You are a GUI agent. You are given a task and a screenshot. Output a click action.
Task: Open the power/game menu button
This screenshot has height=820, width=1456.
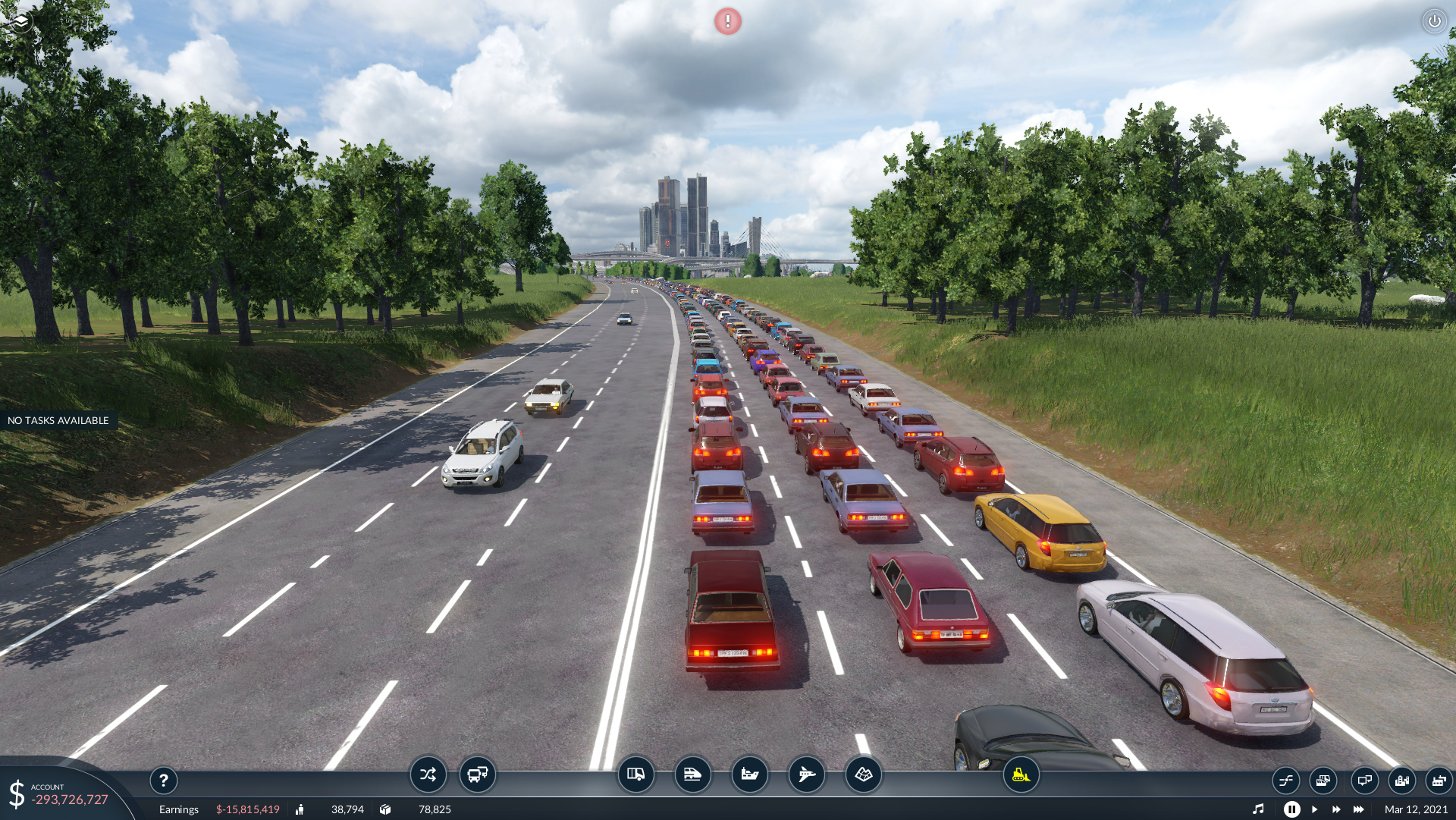point(1434,21)
